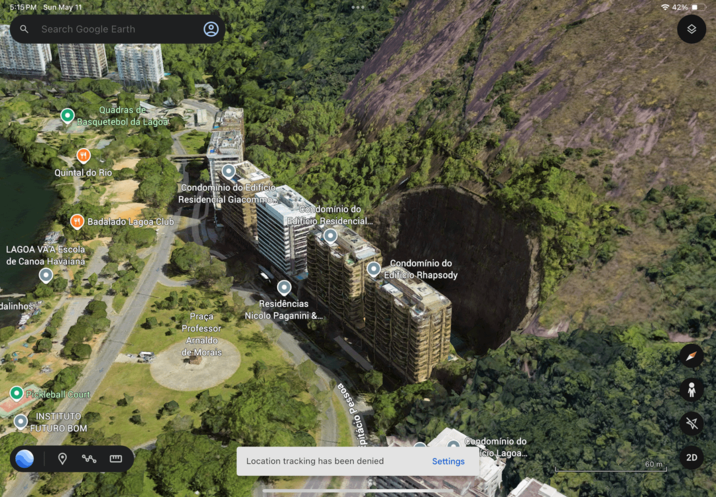Open the ruler measure tool
The width and height of the screenshot is (716, 497).
click(x=116, y=459)
